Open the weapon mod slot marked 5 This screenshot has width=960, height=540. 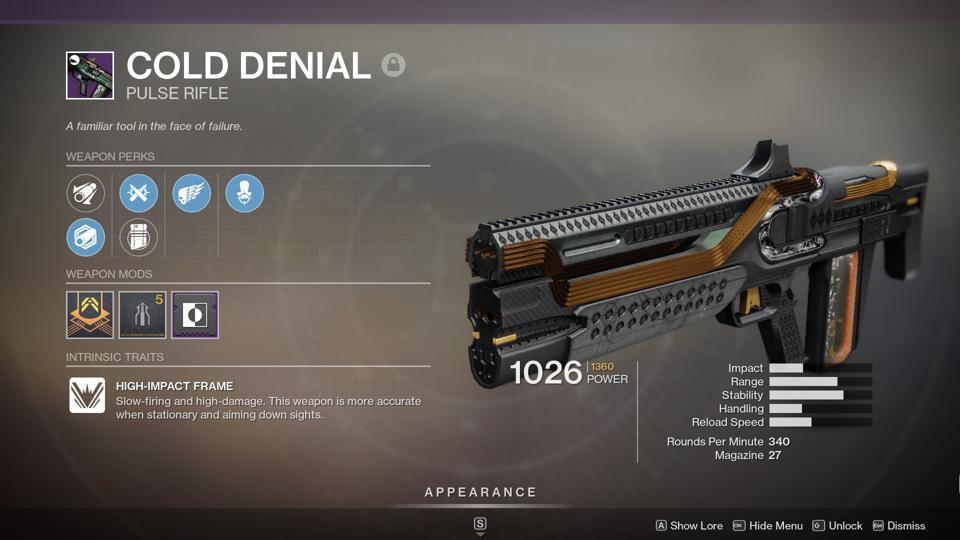coord(142,314)
